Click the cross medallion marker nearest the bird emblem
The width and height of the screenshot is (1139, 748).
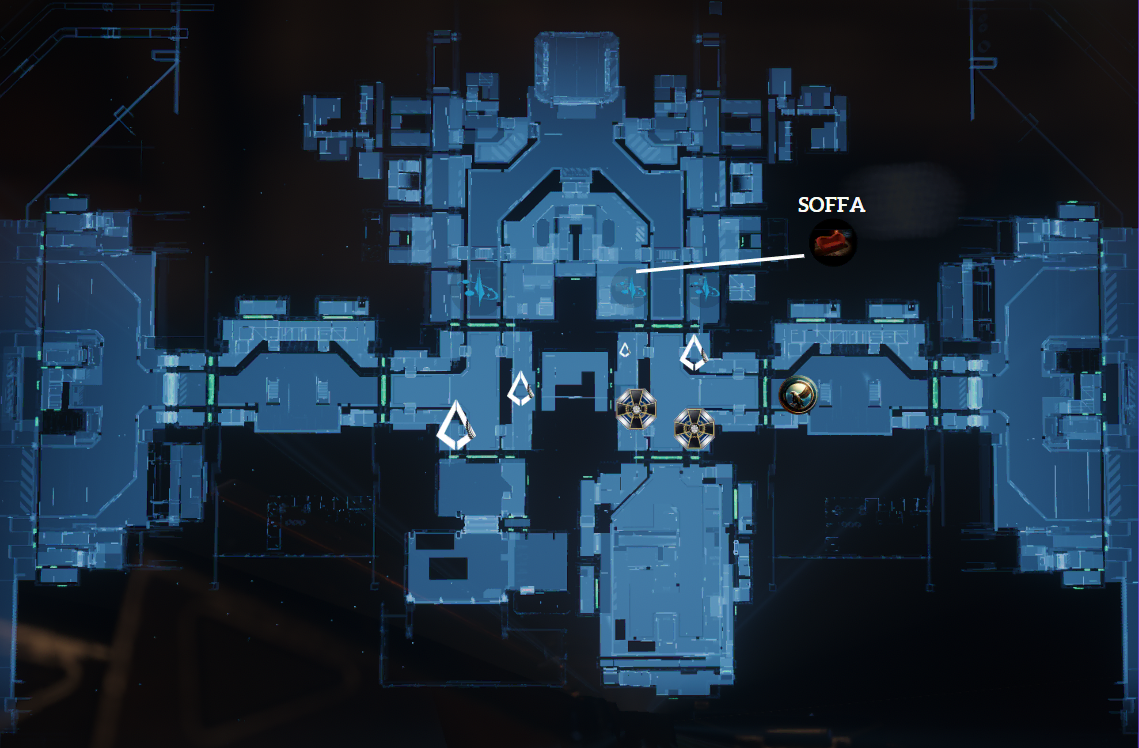click(693, 426)
